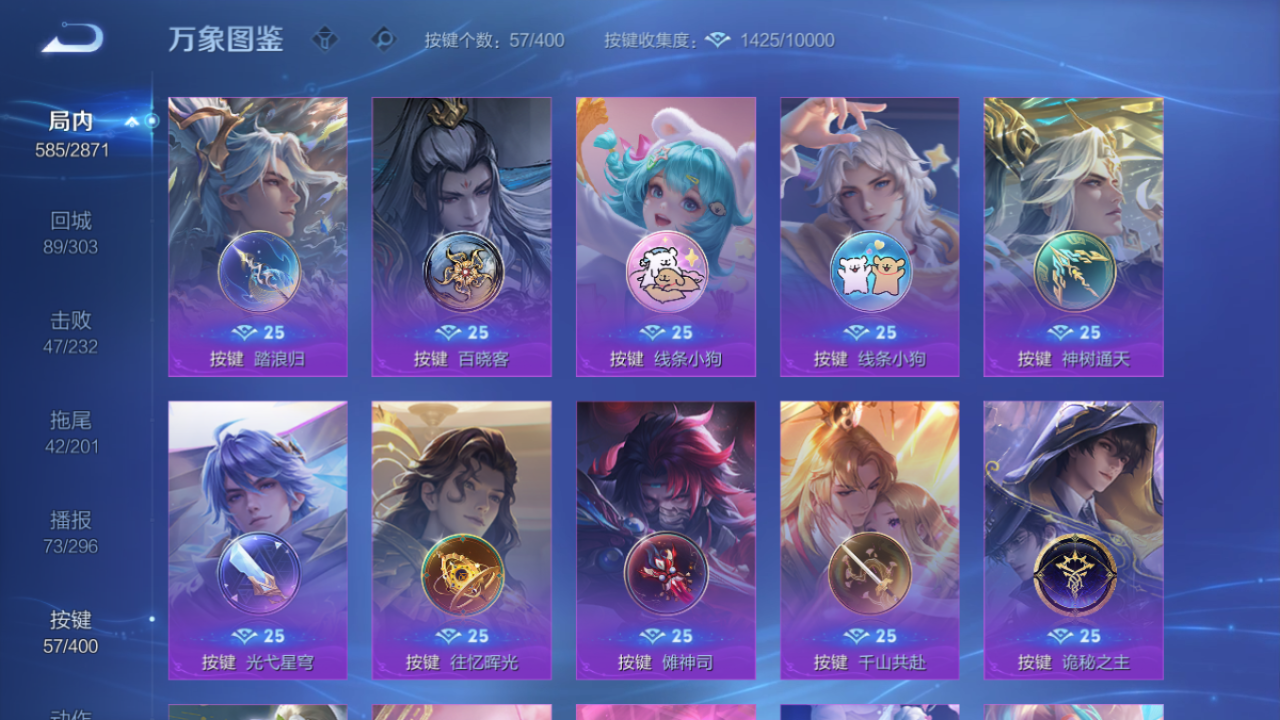The height and width of the screenshot is (720, 1280).
Task: Select the wave effect icon on 踏浪归 card
Action: pos(257,272)
